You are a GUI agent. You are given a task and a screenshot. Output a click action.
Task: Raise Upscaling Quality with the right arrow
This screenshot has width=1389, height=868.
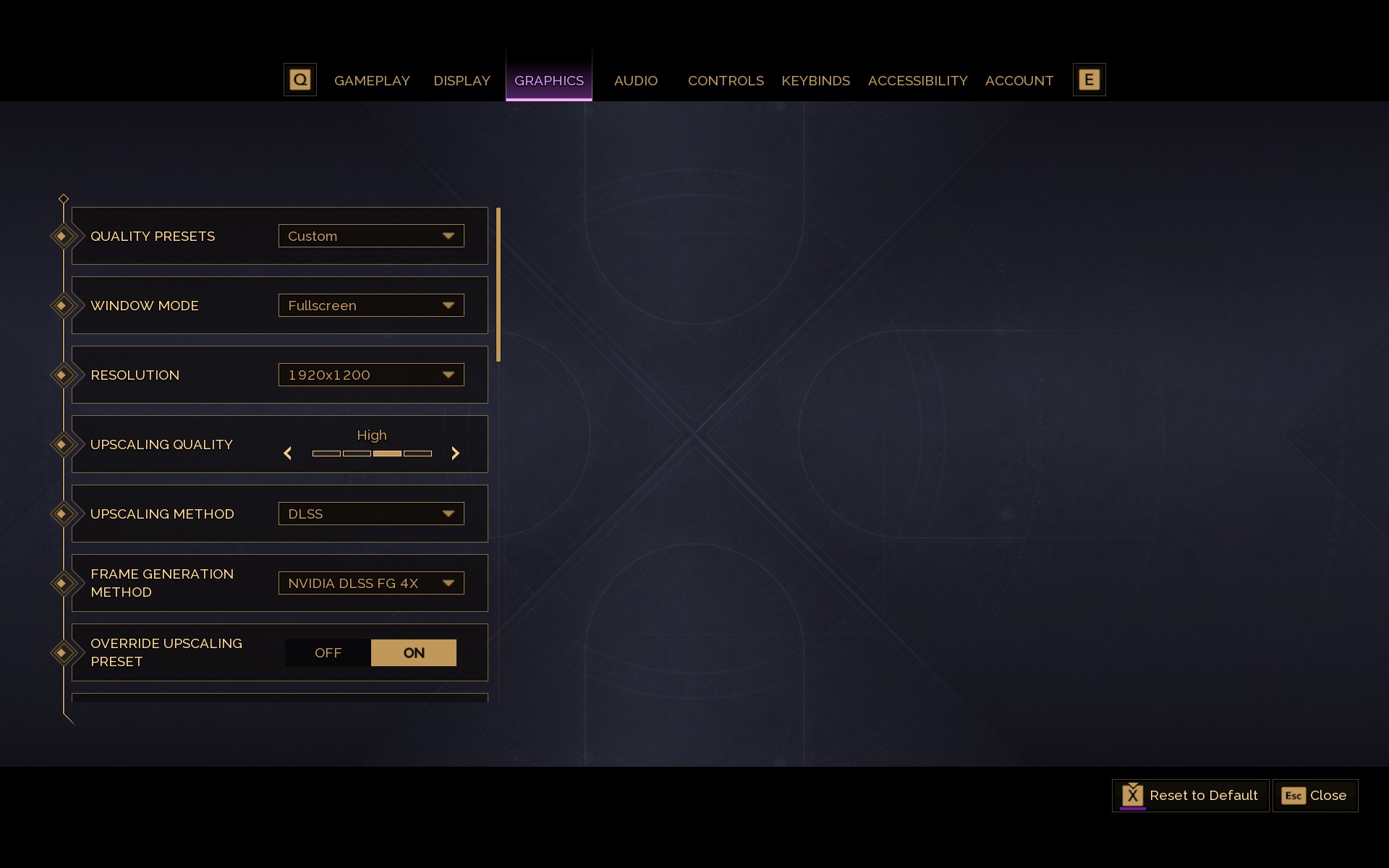[x=455, y=454]
